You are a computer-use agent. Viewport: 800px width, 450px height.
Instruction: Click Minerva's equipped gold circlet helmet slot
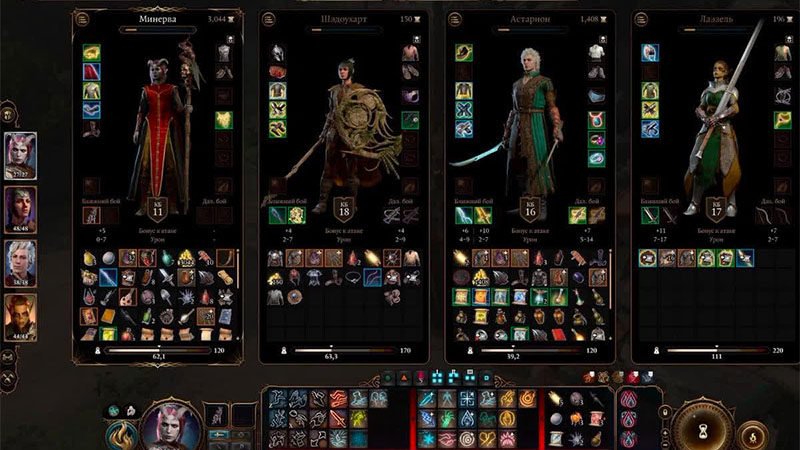pos(89,51)
